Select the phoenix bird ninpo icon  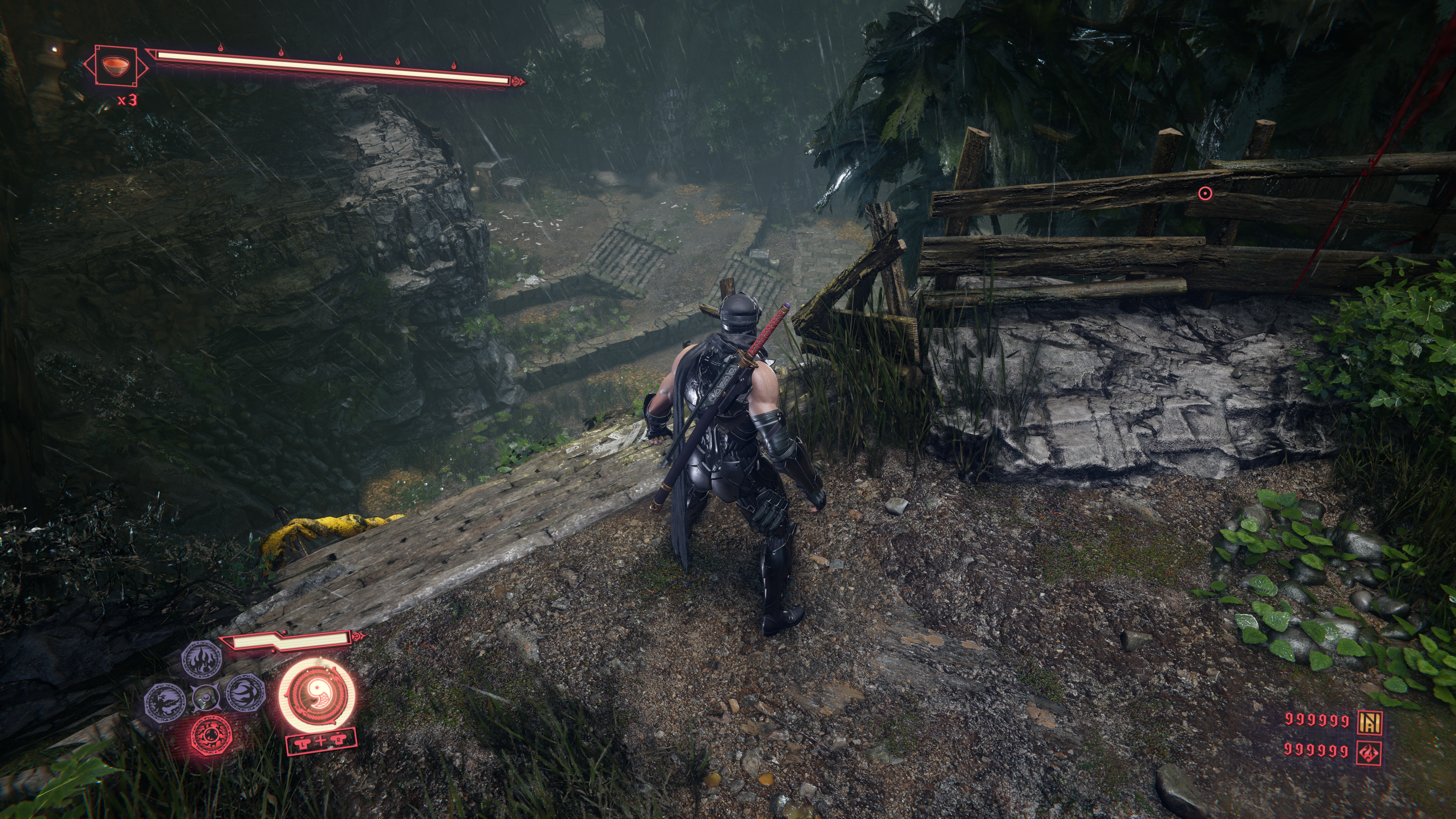(x=166, y=702)
